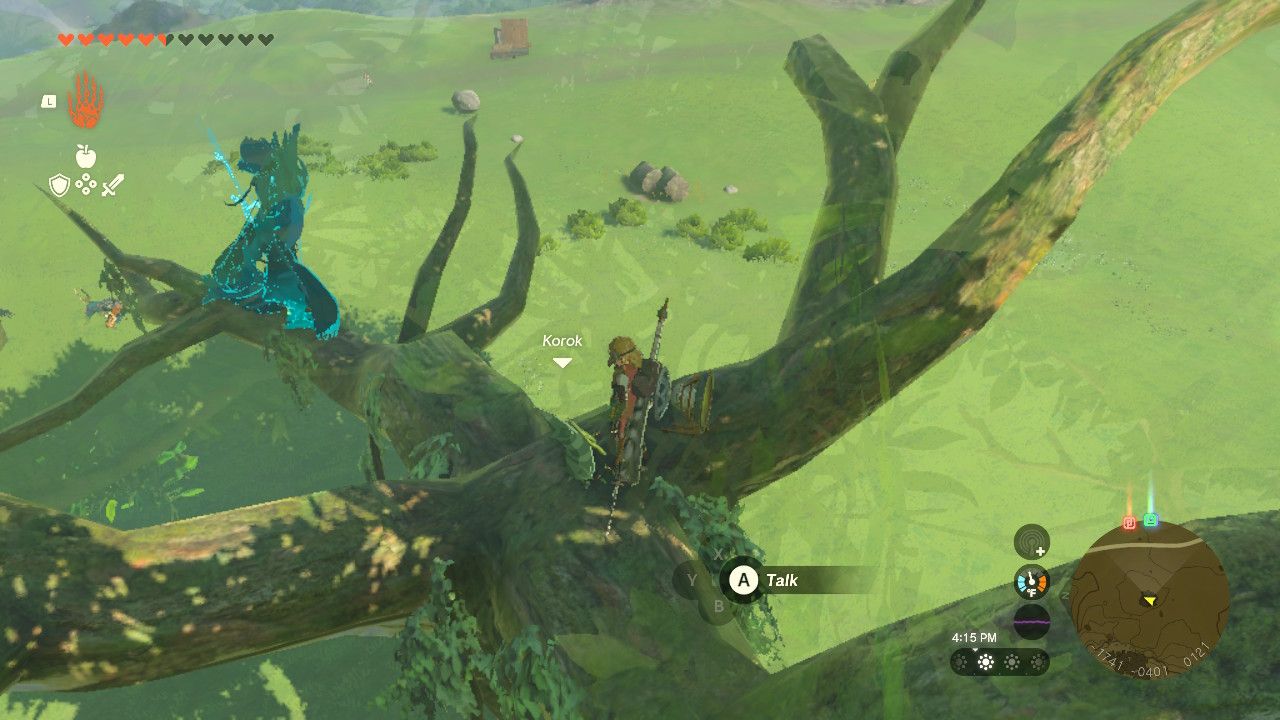Image resolution: width=1280 pixels, height=720 pixels.
Task: Select the purple noise meter icon
Action: (1031, 621)
